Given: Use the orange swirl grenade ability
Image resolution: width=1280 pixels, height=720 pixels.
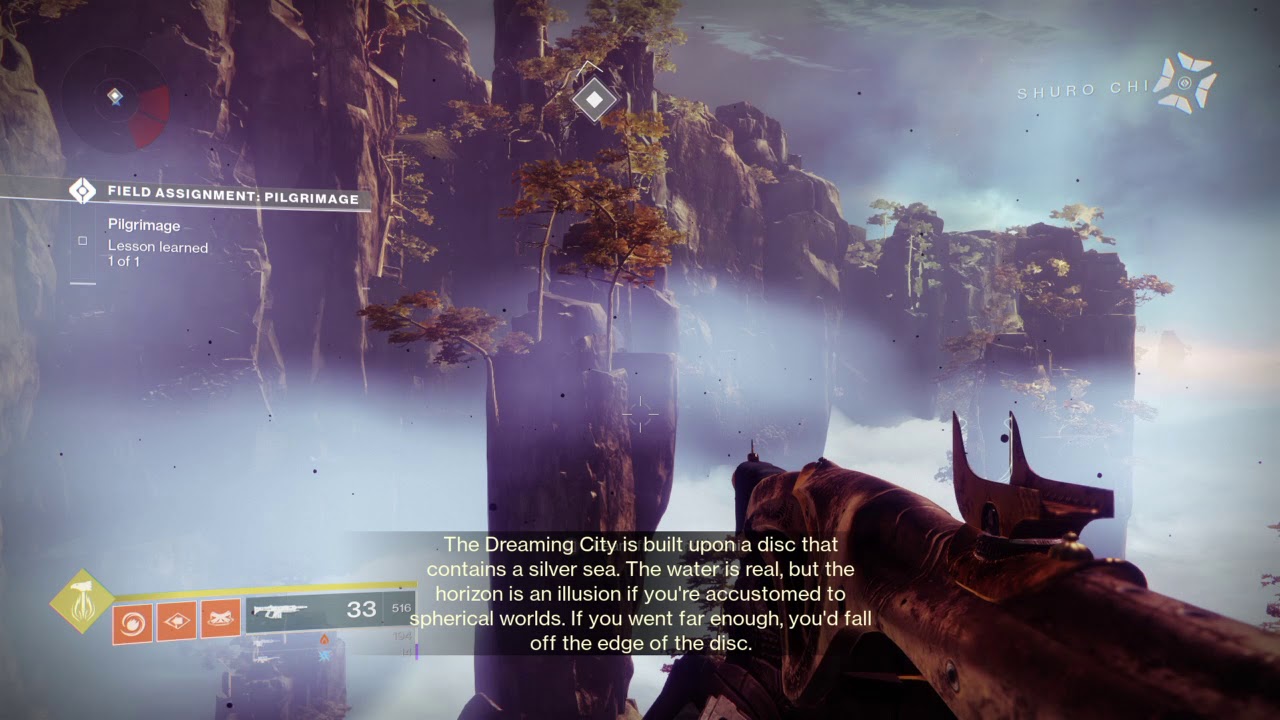Looking at the screenshot, I should 132,621.
